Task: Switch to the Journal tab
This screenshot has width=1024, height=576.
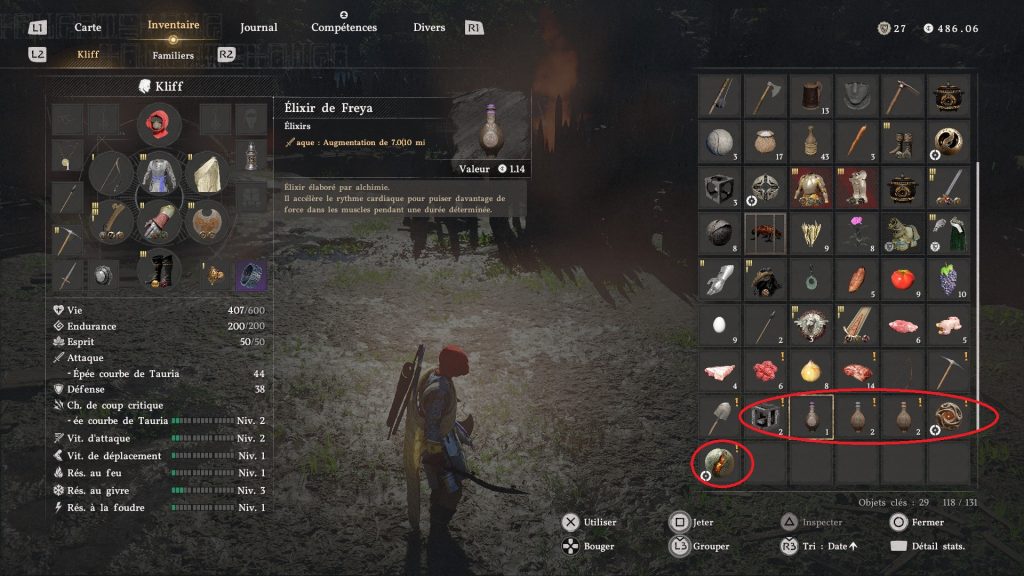Action: pos(258,27)
